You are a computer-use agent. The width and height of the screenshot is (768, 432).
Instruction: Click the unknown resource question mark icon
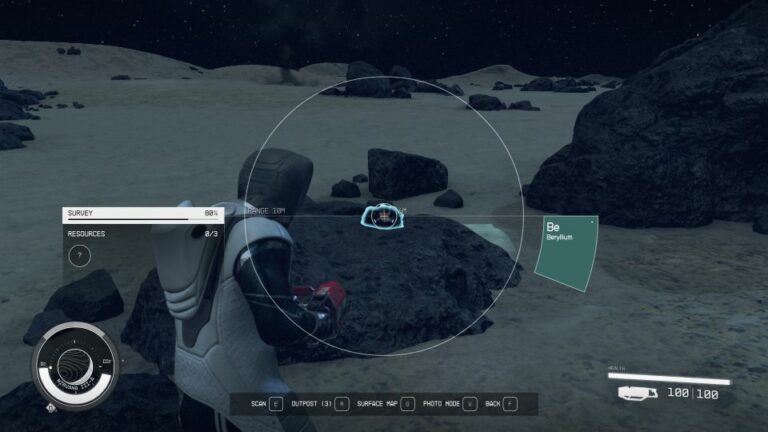[80, 256]
